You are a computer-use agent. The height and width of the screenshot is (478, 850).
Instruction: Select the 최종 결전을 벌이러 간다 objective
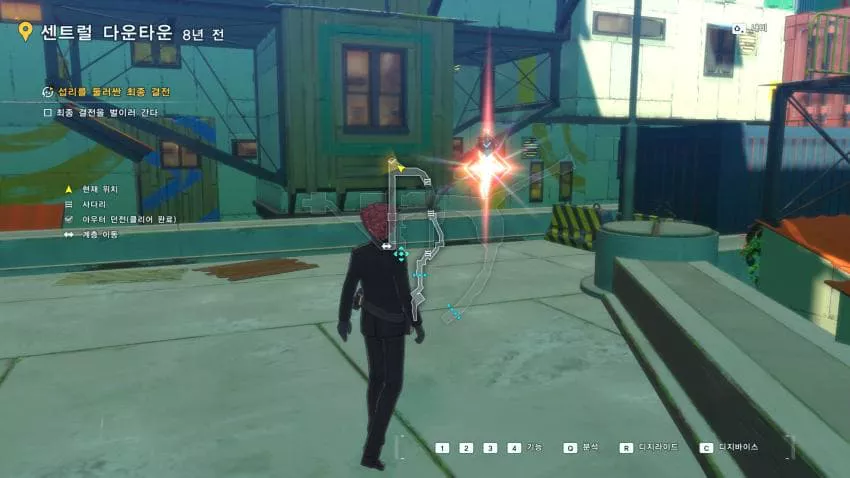pos(100,112)
